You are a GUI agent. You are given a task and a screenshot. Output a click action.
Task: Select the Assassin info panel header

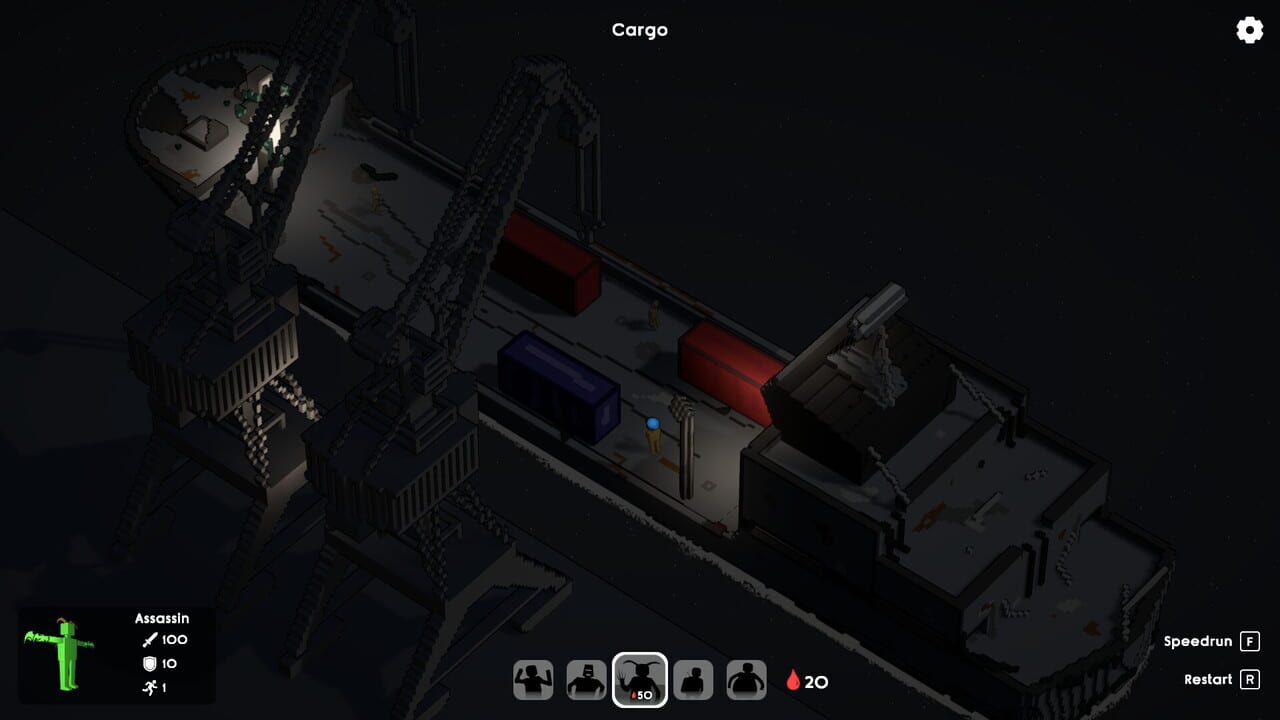tap(160, 618)
